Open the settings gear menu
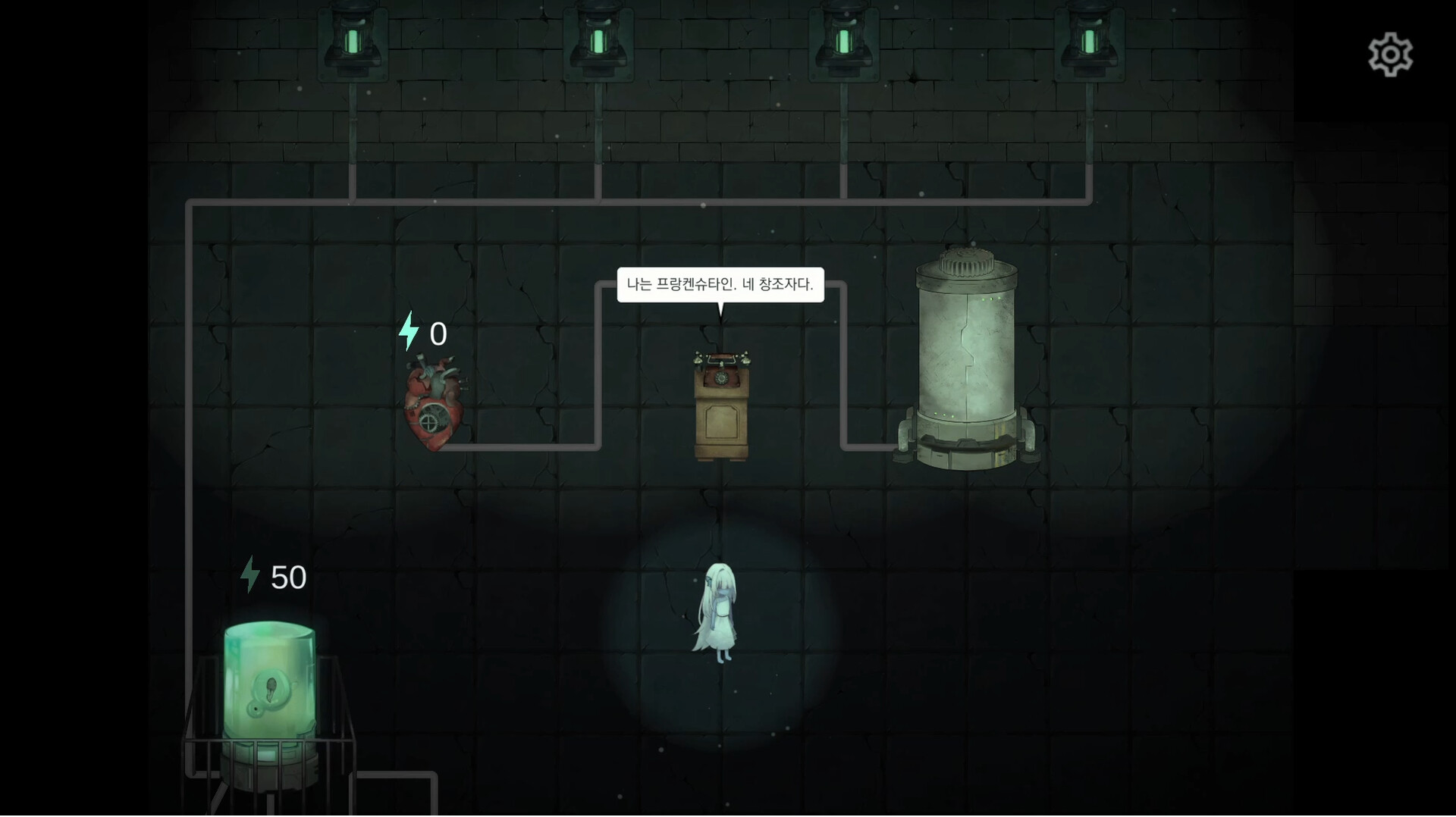Image resolution: width=1456 pixels, height=817 pixels. 1392,53
